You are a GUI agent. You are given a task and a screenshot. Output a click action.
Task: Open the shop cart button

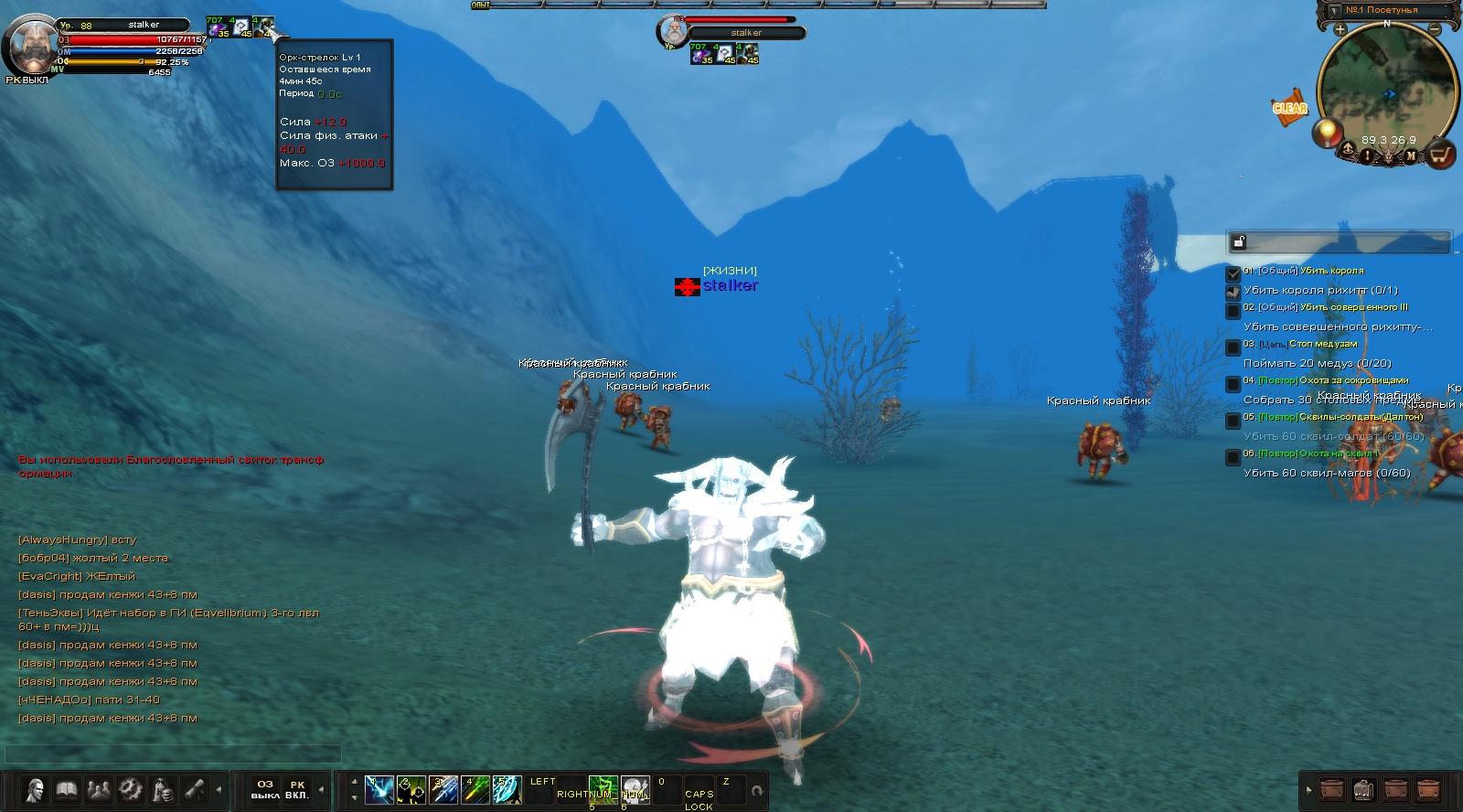(1441, 155)
